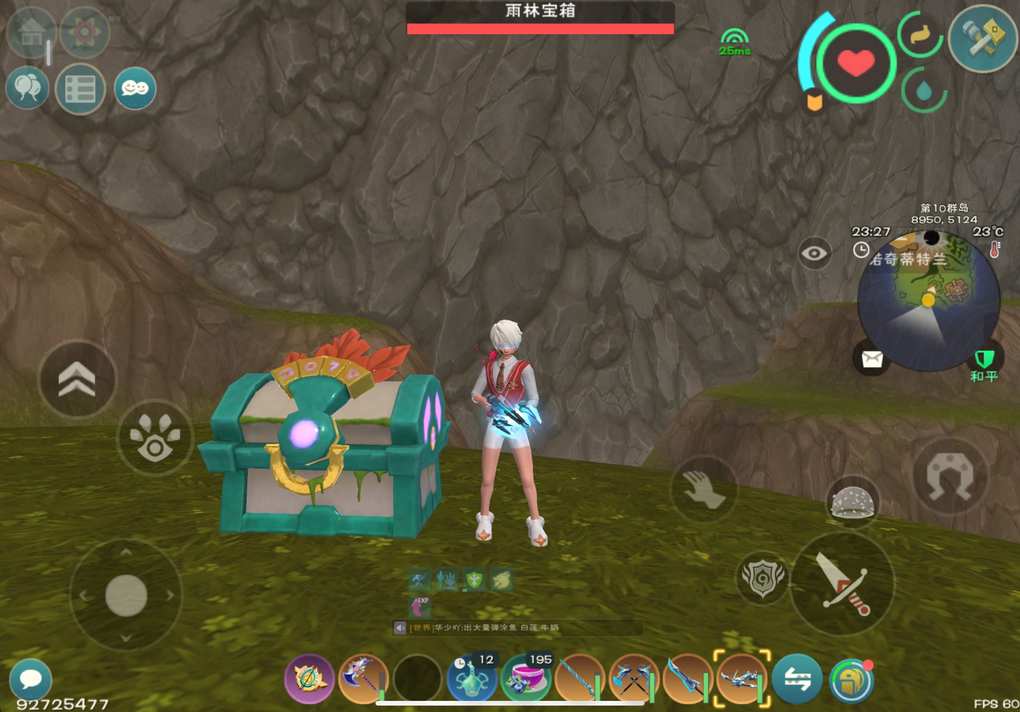
Task: Open the hammer crafting menu
Action: tap(983, 38)
